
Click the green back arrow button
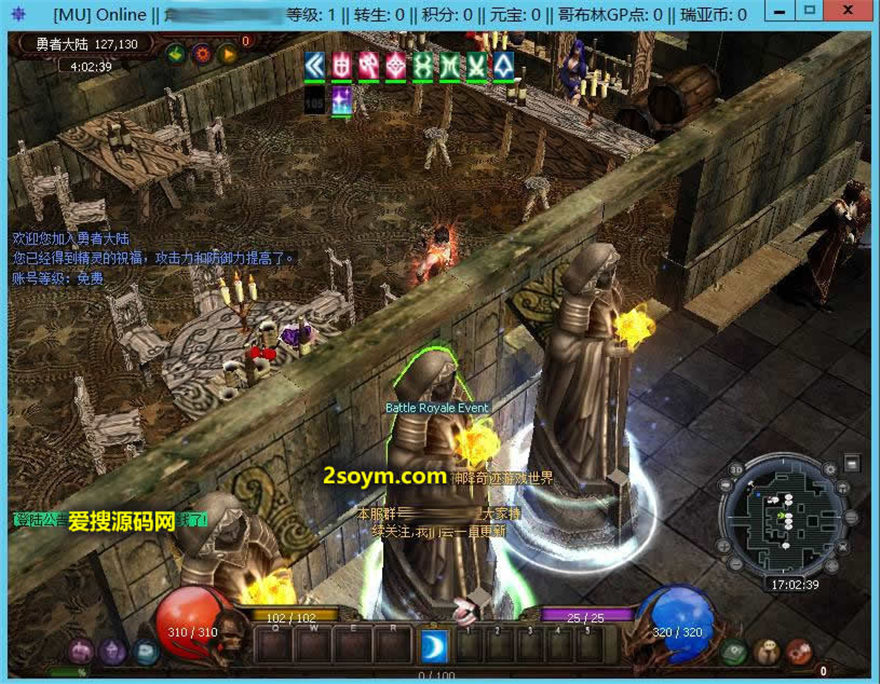[x=176, y=54]
